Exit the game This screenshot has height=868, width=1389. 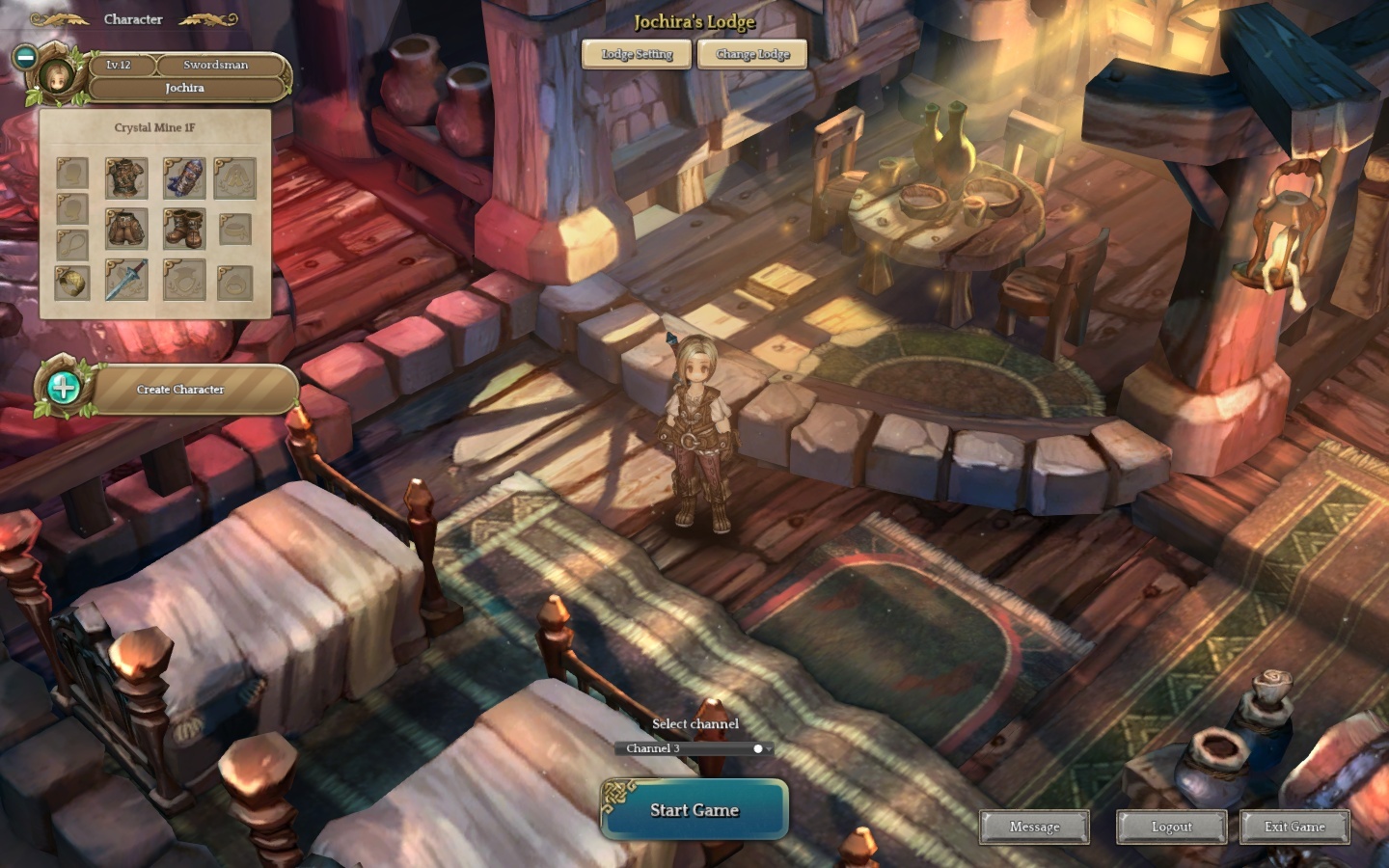(1294, 827)
